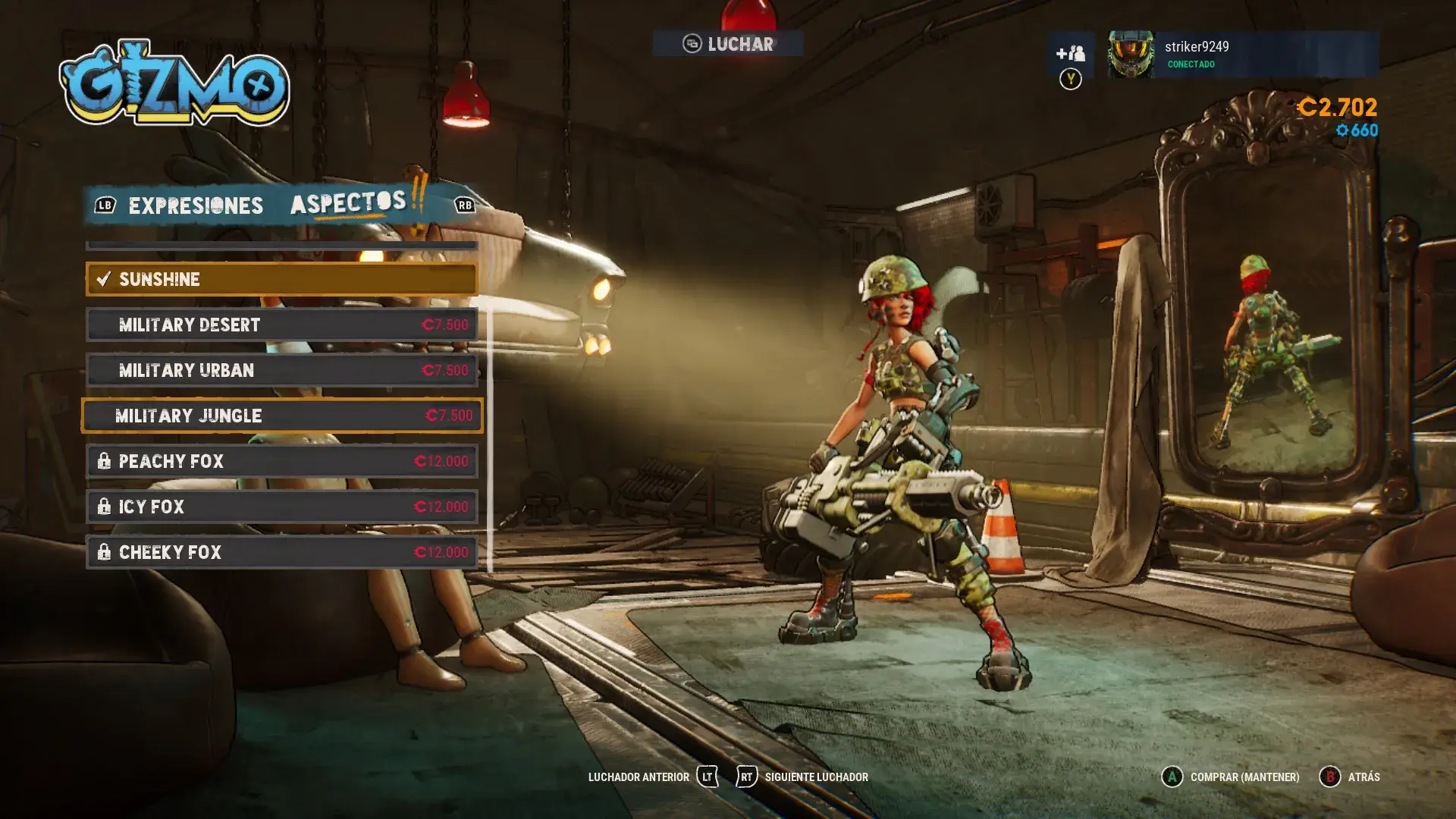Screen dimensions: 1456x819
Task: Select the Military Jungle skin
Action: click(281, 416)
